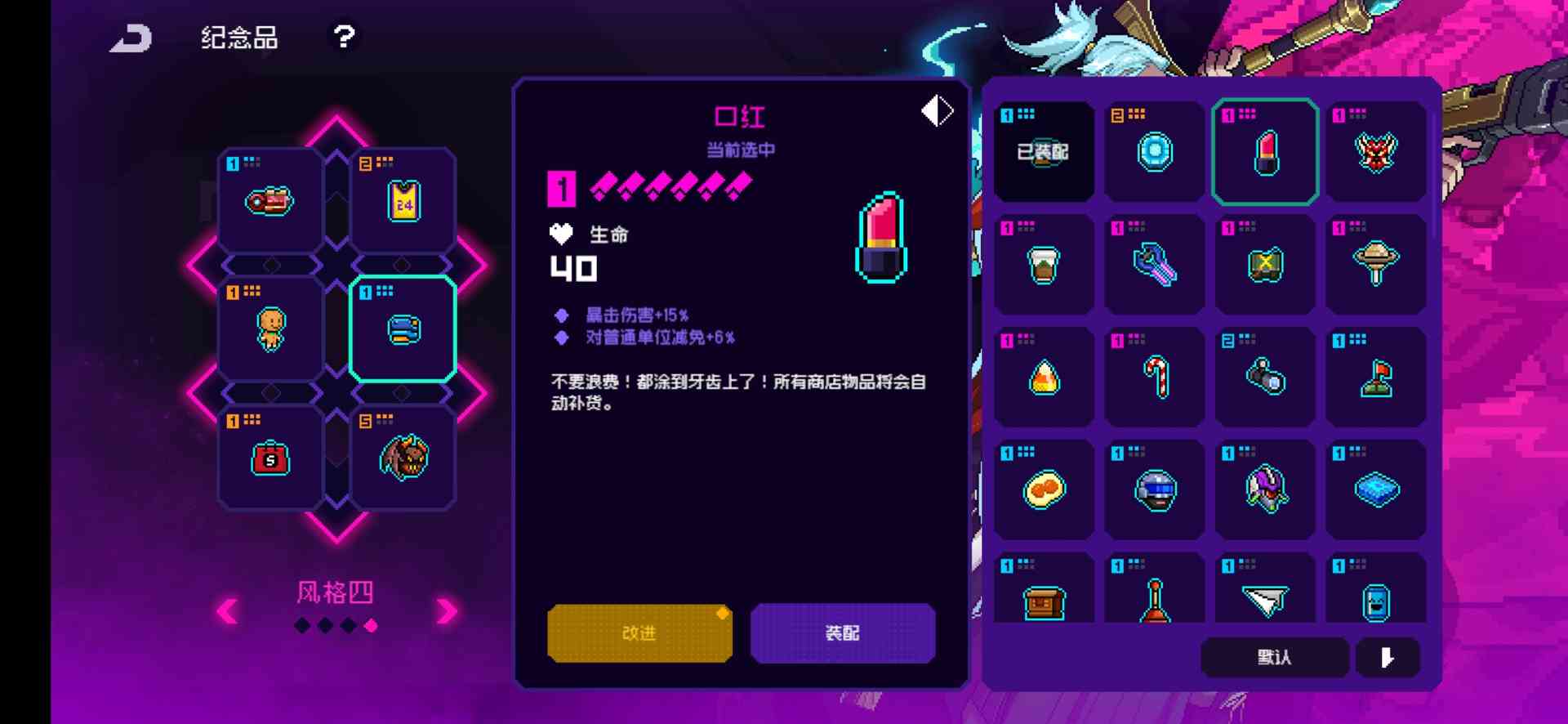
Task: Select the robot helmet souvenir
Action: 1154,489
